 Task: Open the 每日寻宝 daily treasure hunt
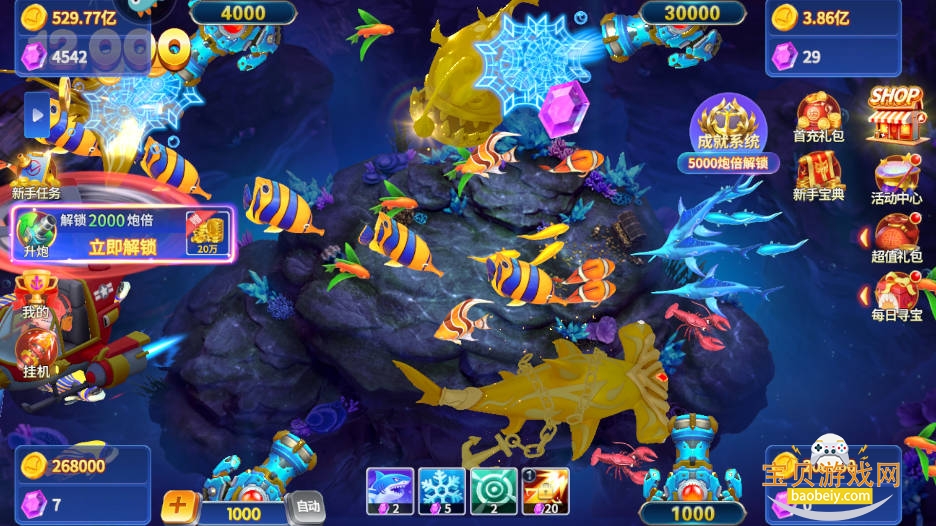(896, 297)
